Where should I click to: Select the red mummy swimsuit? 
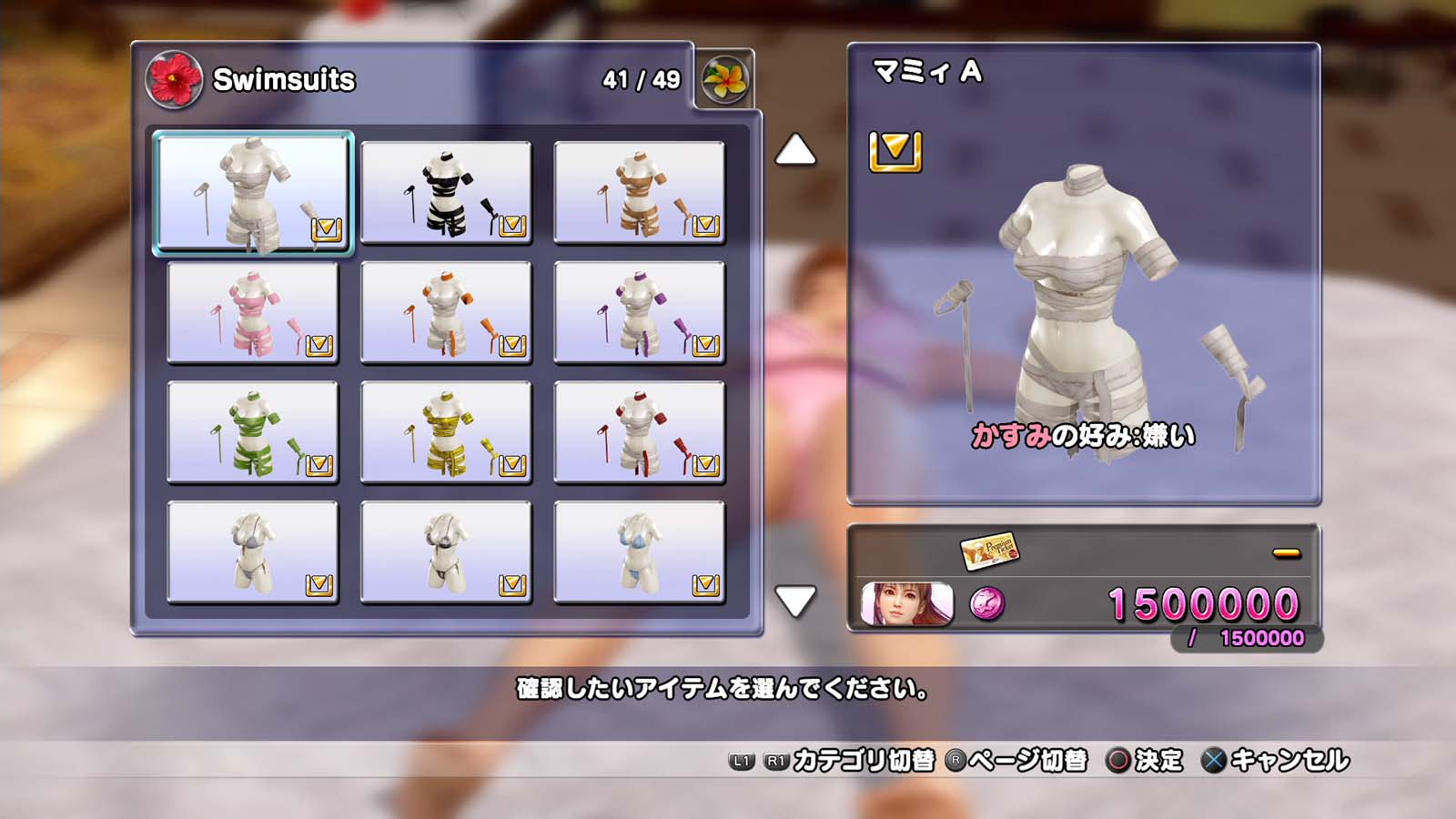(x=639, y=432)
